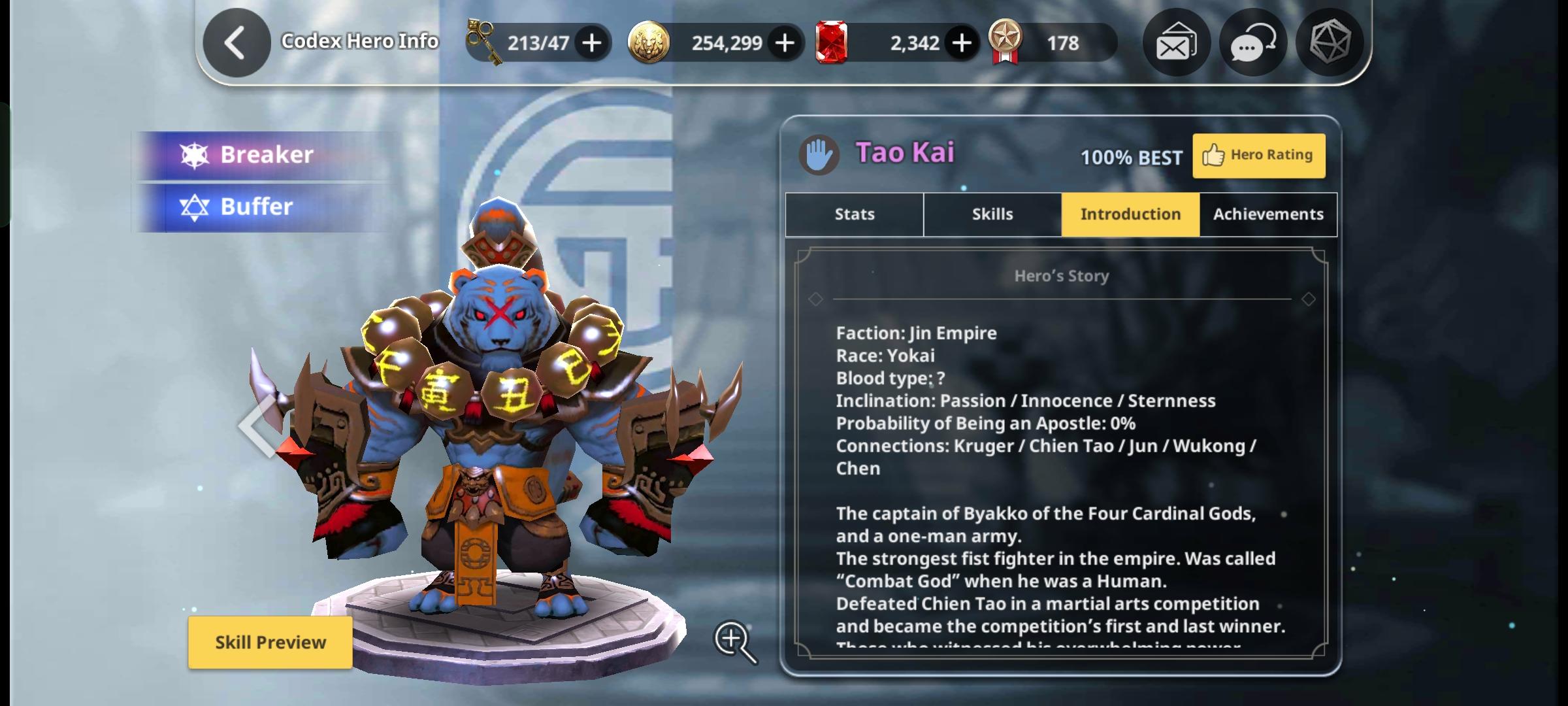Image resolution: width=1568 pixels, height=706 pixels.
Task: Click the blue hand icon beside Tao Kai
Action: coord(820,153)
